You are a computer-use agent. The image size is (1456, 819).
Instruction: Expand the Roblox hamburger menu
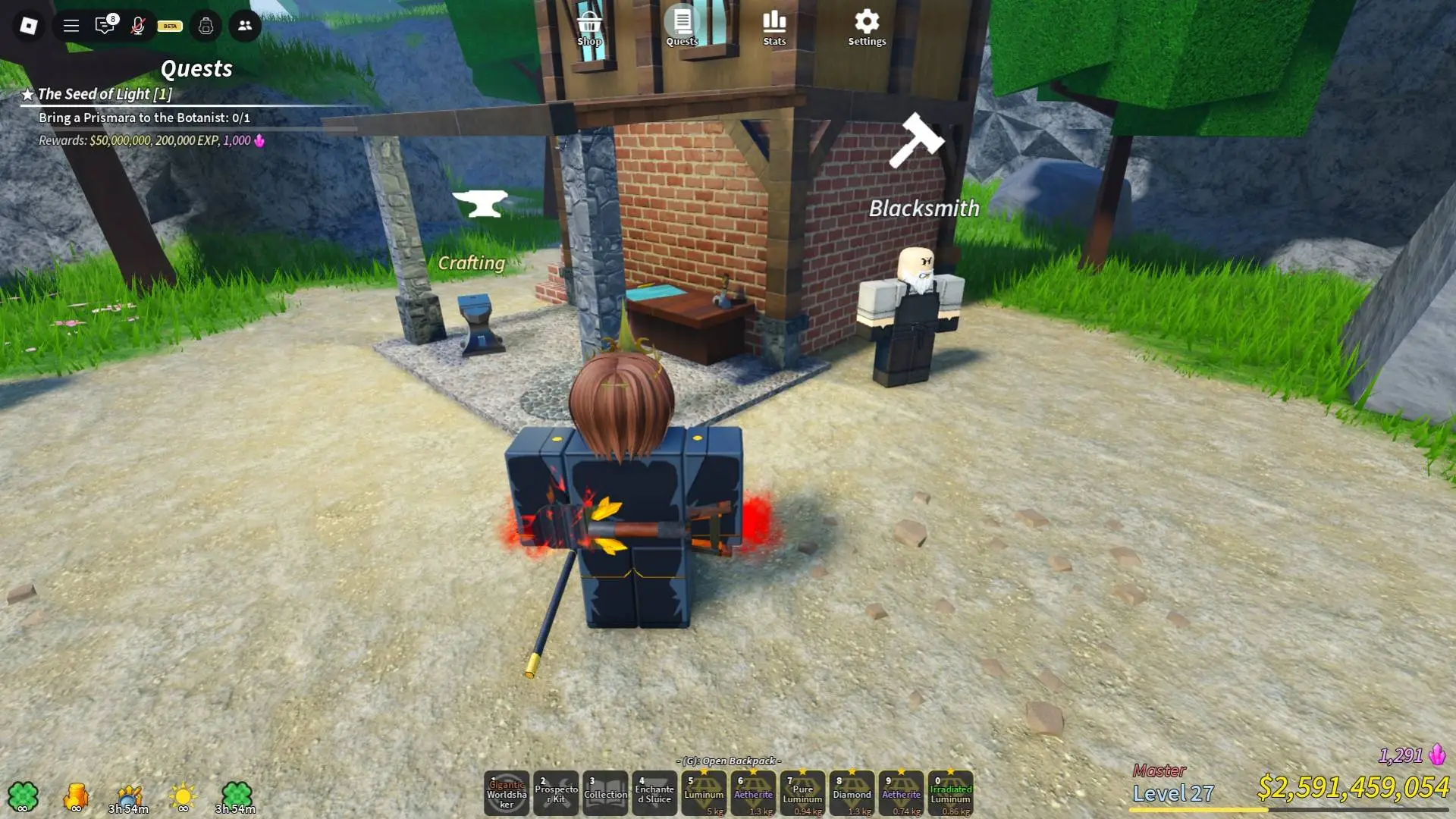[x=71, y=25]
